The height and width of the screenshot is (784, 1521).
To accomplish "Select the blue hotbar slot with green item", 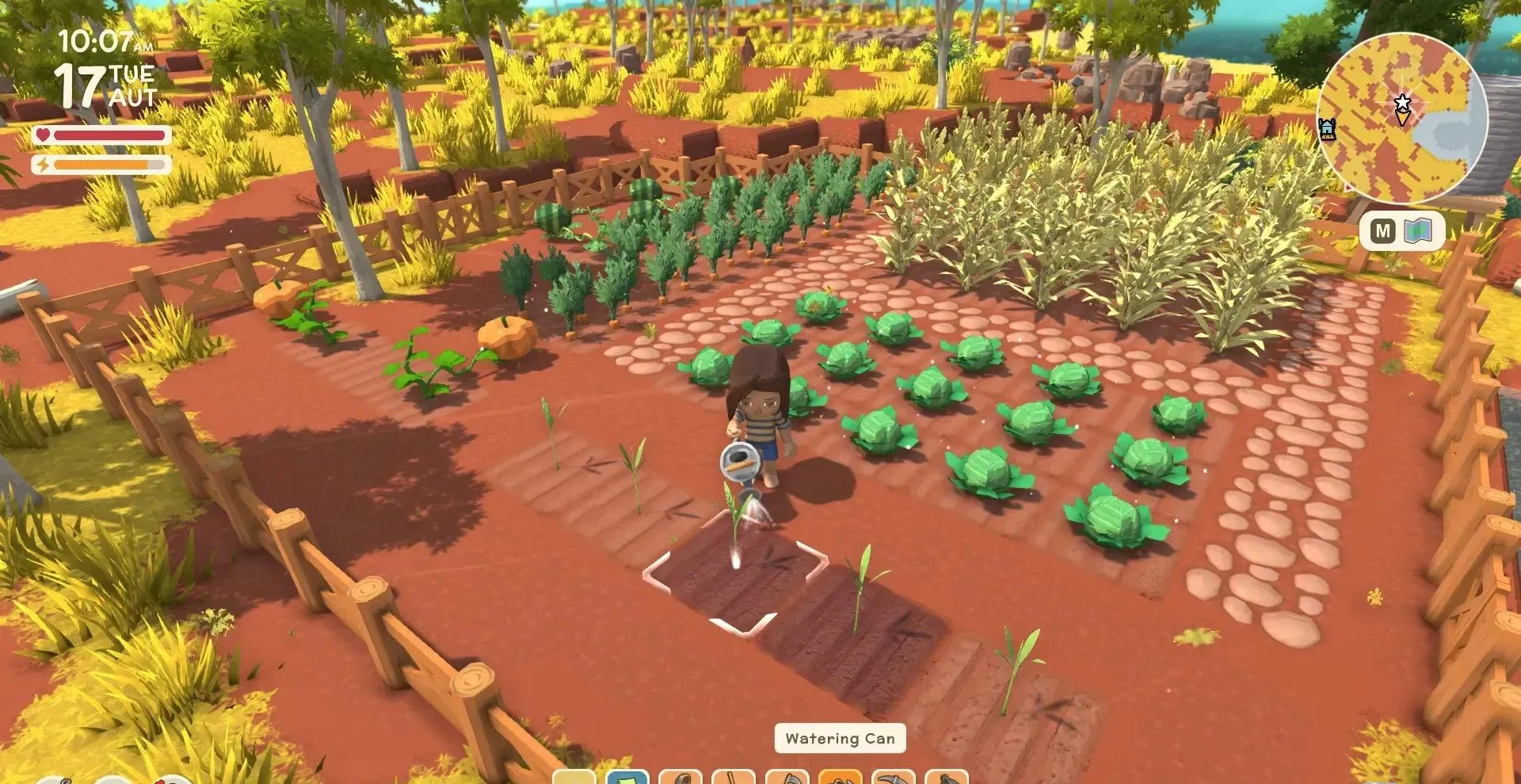I will point(627,777).
